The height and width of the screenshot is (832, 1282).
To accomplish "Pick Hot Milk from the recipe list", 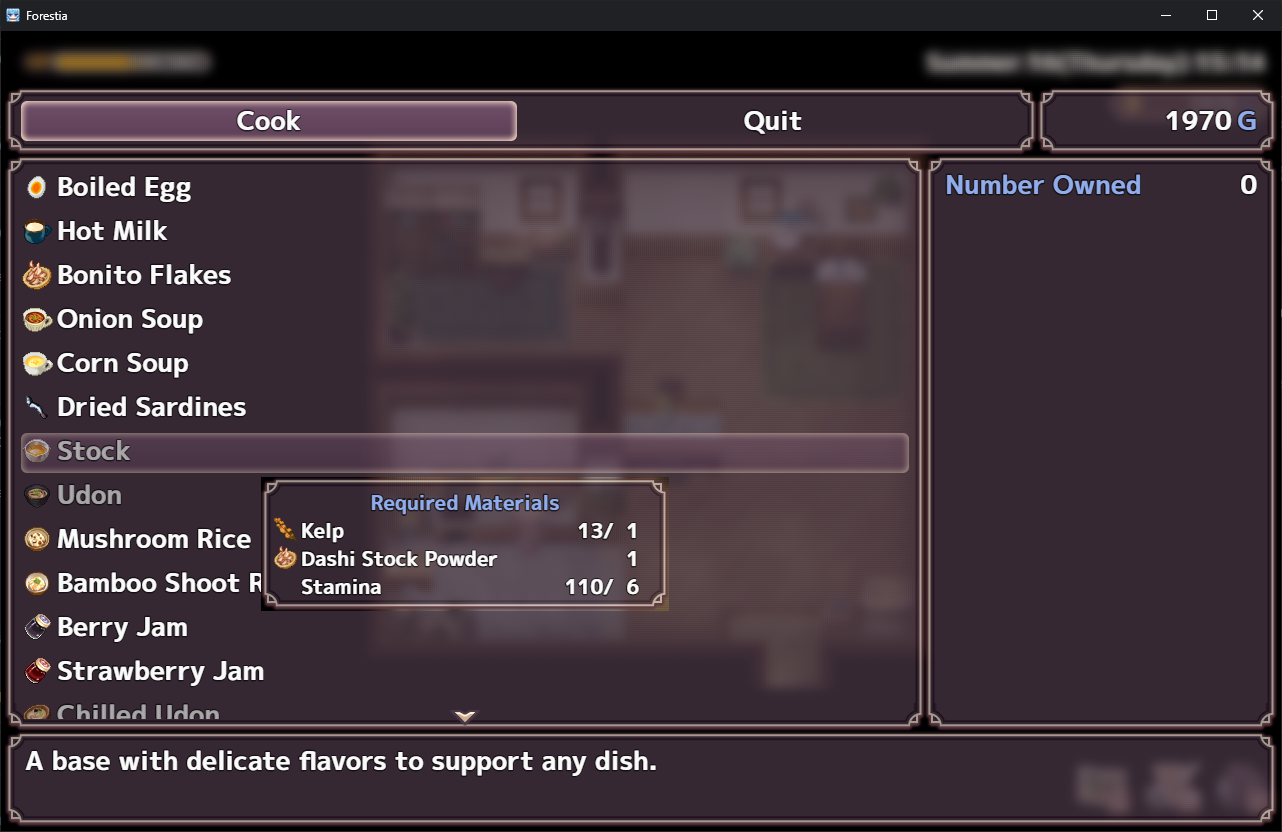I will click(112, 231).
